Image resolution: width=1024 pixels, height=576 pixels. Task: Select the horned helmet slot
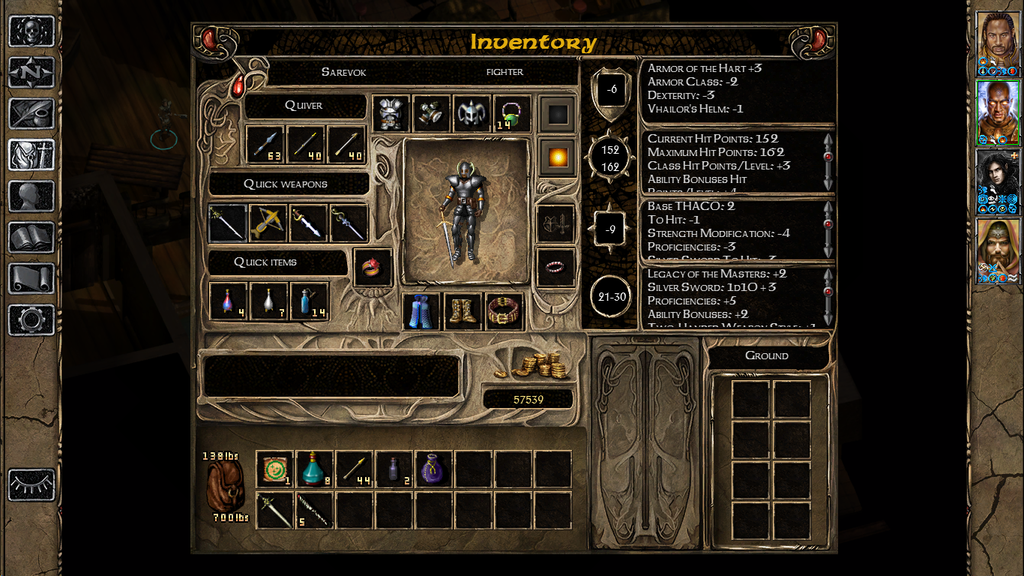point(472,114)
